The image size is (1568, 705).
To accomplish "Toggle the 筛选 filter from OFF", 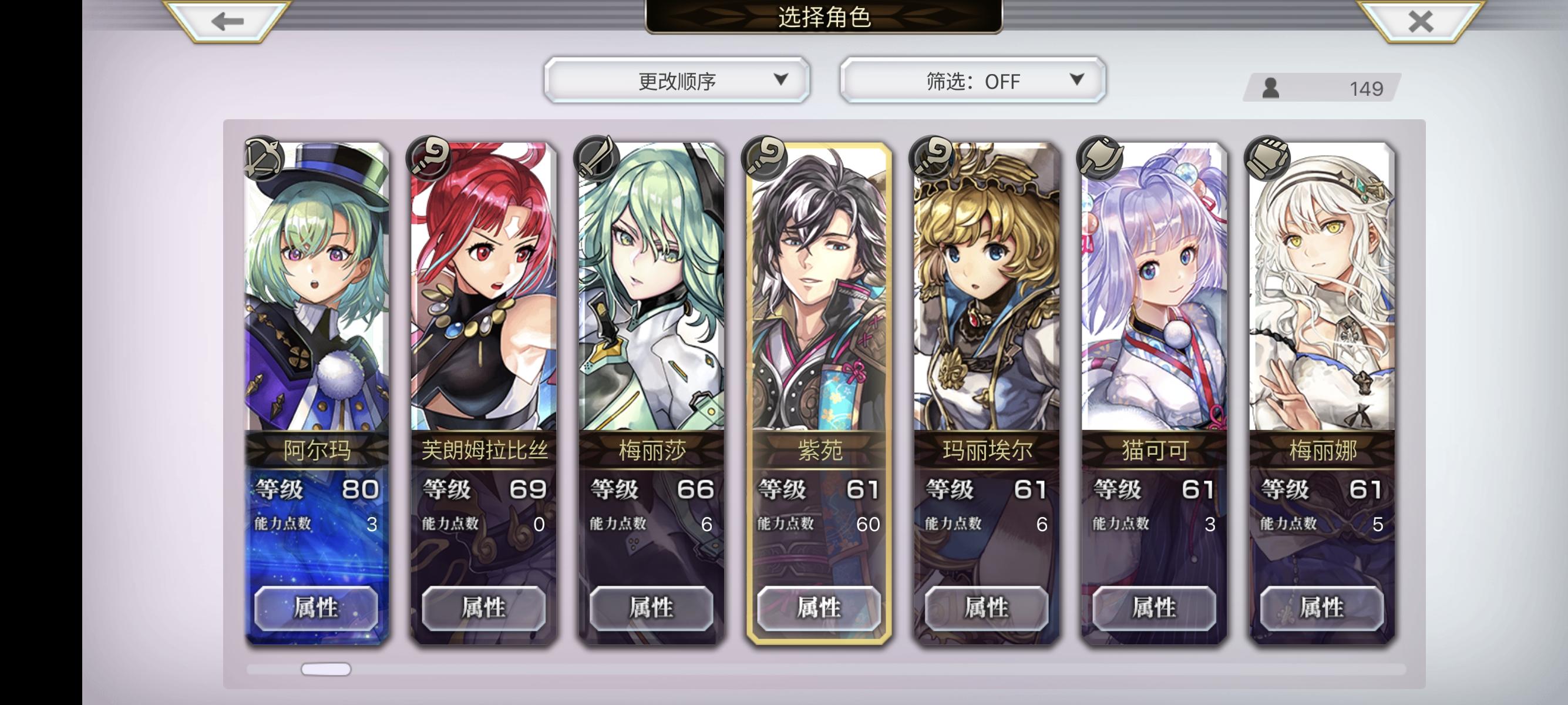I will 970,80.
